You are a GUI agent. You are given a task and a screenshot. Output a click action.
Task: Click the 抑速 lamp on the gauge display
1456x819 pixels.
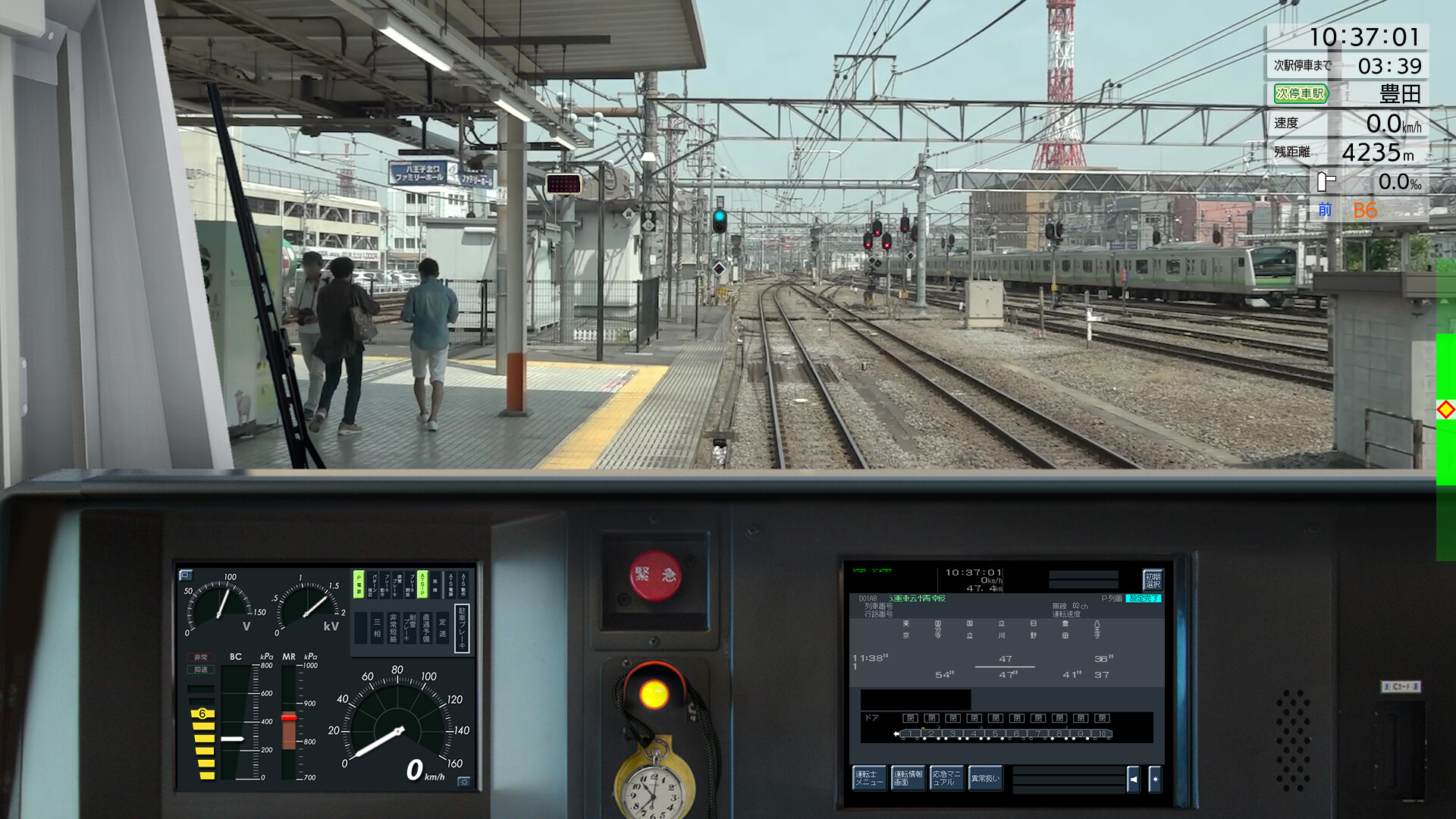coord(202,670)
